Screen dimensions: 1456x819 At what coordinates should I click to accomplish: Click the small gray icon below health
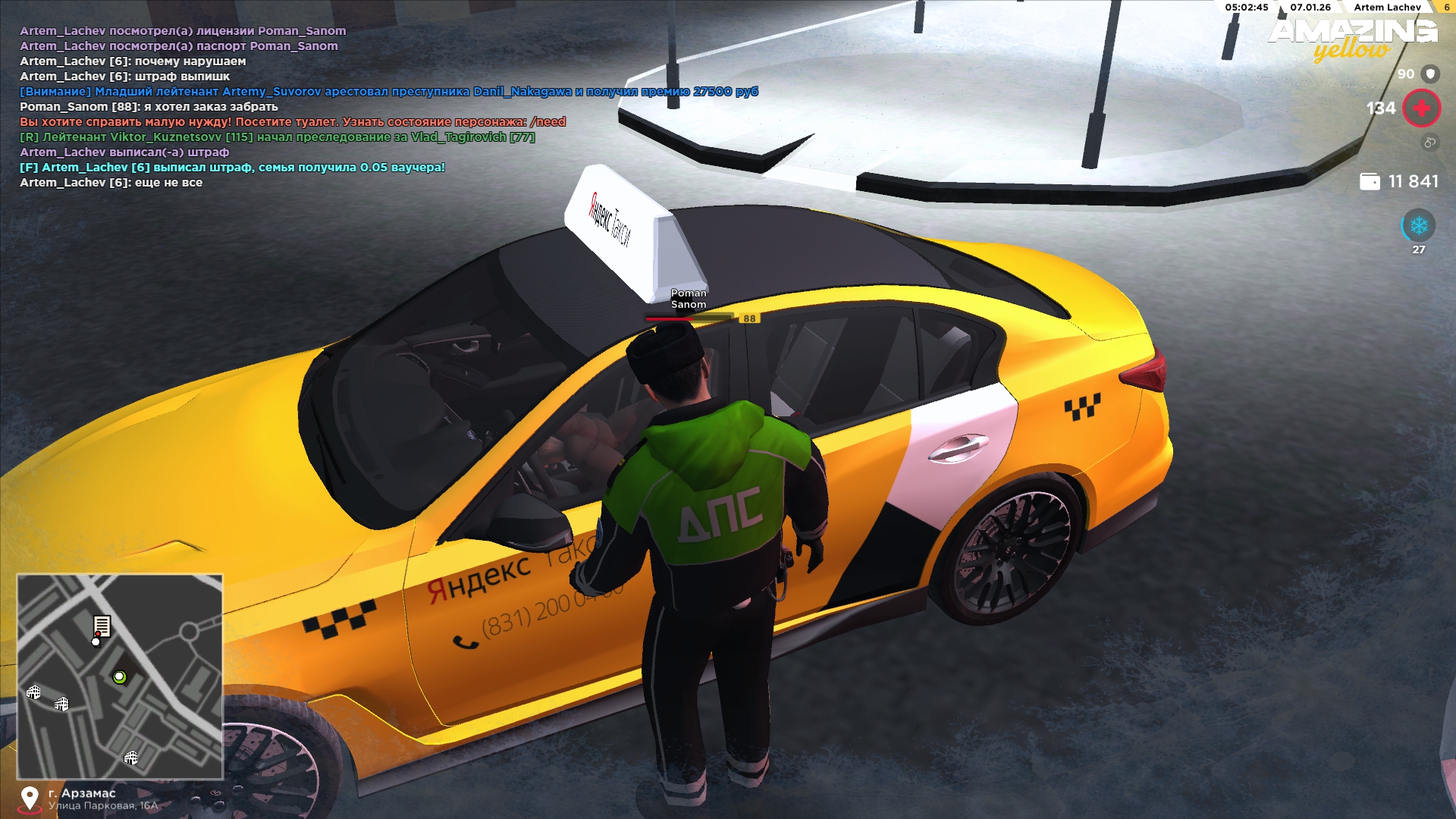(1429, 142)
